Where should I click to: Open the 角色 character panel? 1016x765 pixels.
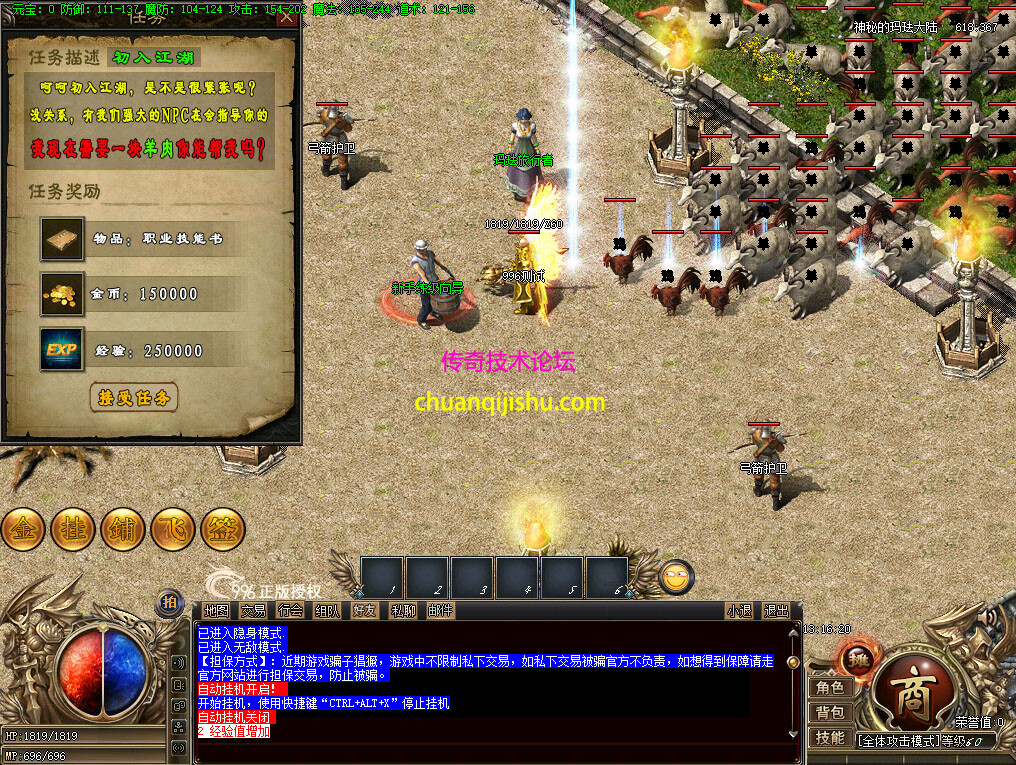830,687
